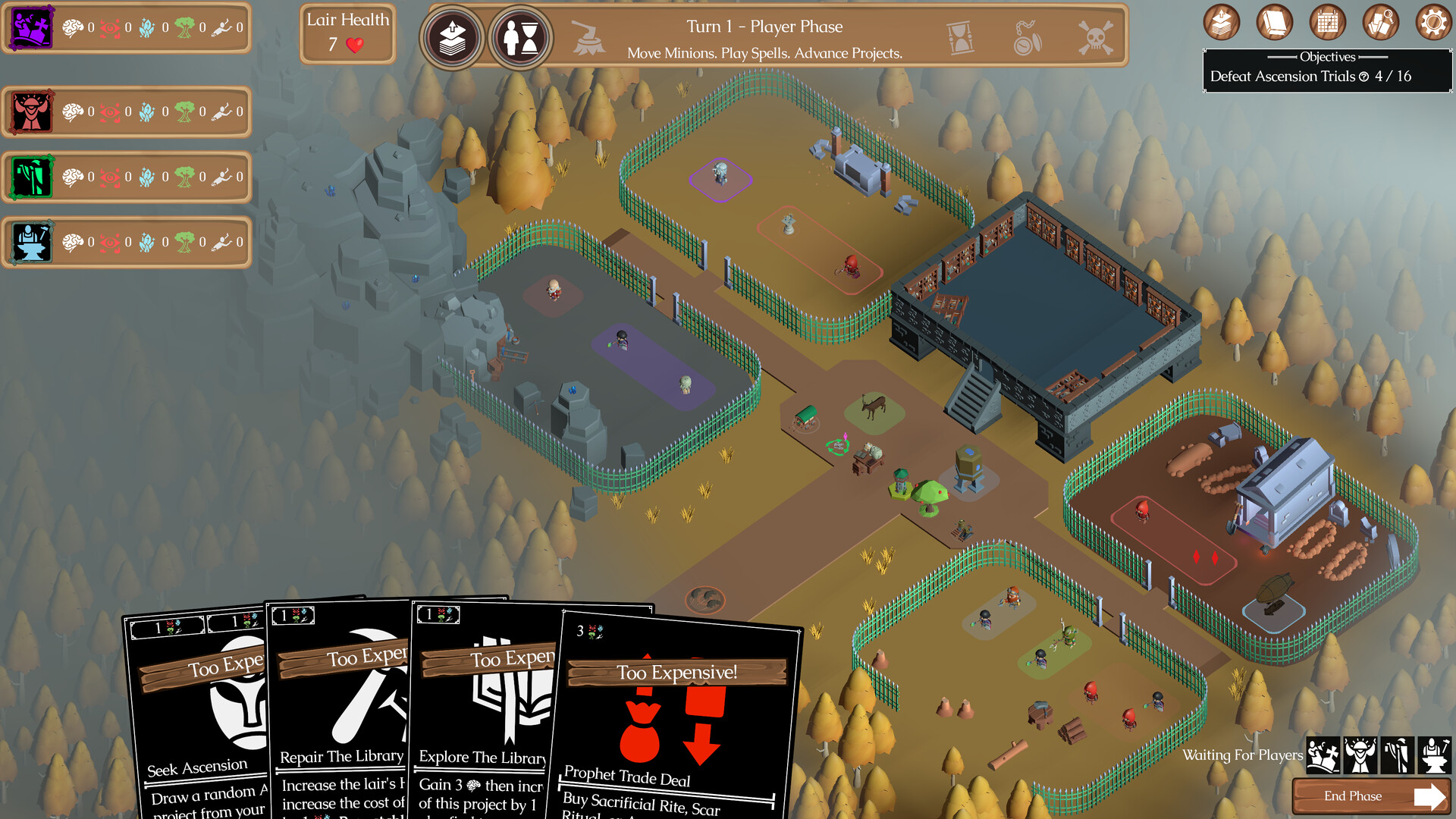1456x819 pixels.
Task: Open the cards with magnifying glass viewer
Action: (x=1380, y=23)
